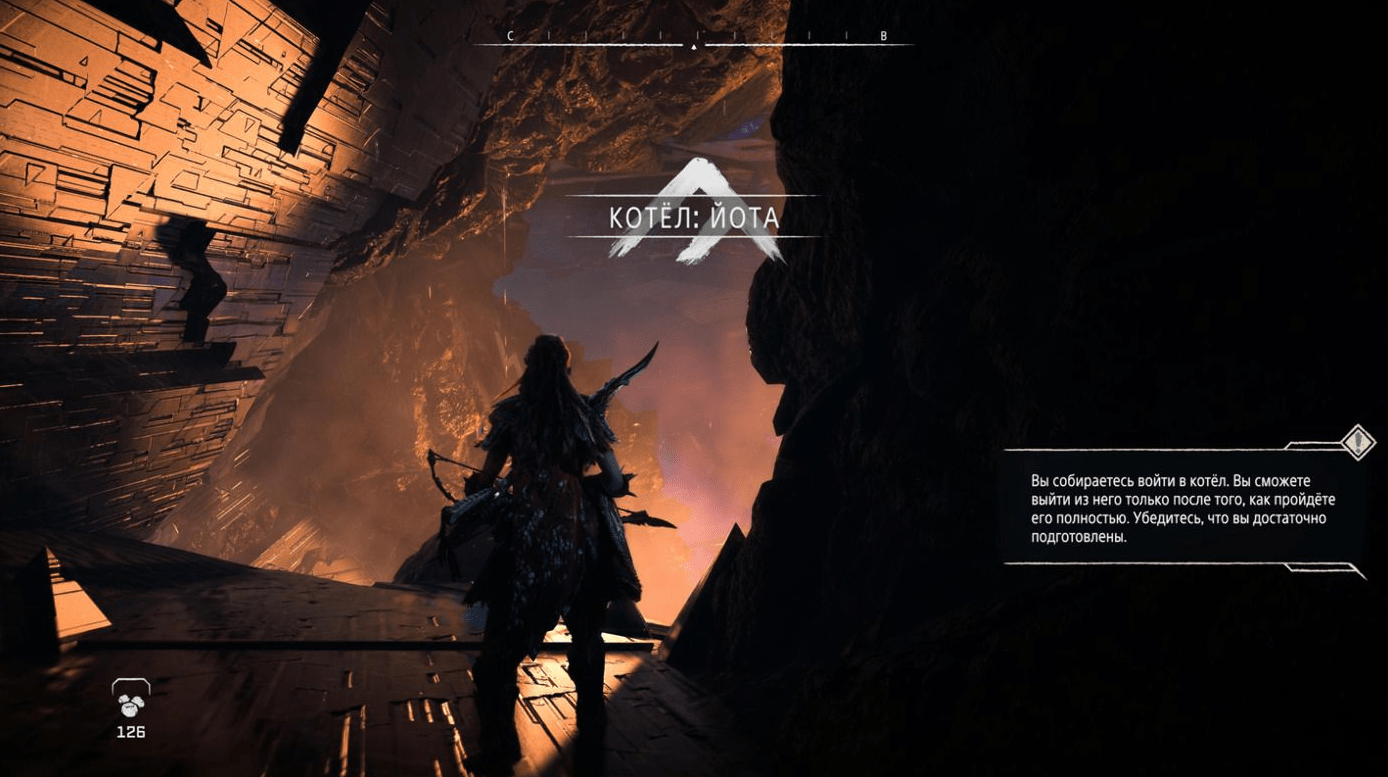The image size is (1388, 777).
Task: Open the cauldron warning notification panel
Action: point(1184,508)
